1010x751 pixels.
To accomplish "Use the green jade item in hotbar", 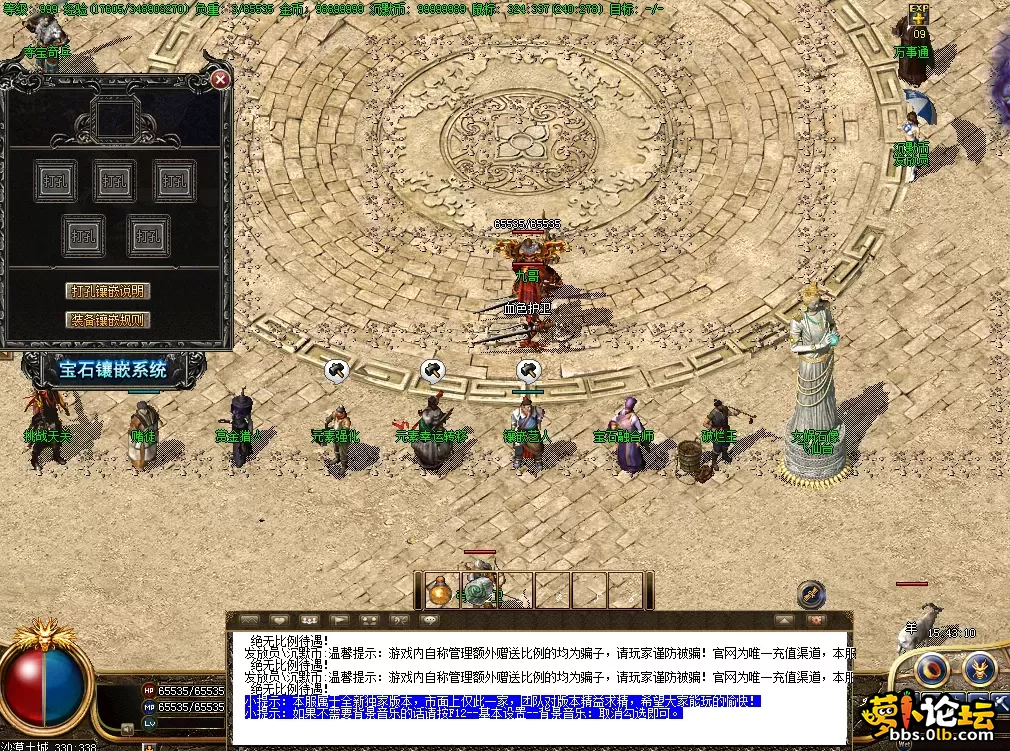I will 478,591.
